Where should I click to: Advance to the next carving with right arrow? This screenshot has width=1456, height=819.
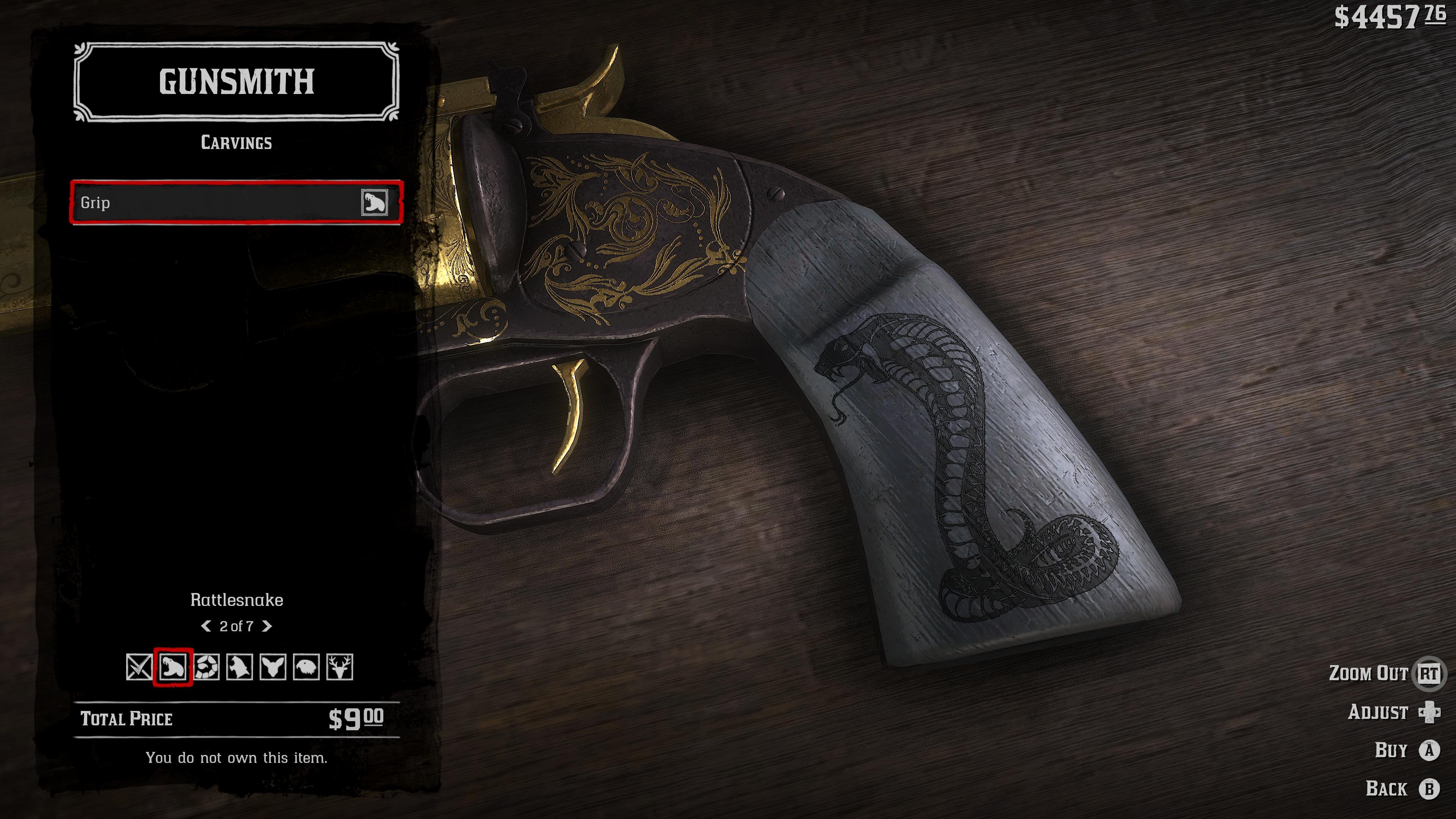pos(267,626)
